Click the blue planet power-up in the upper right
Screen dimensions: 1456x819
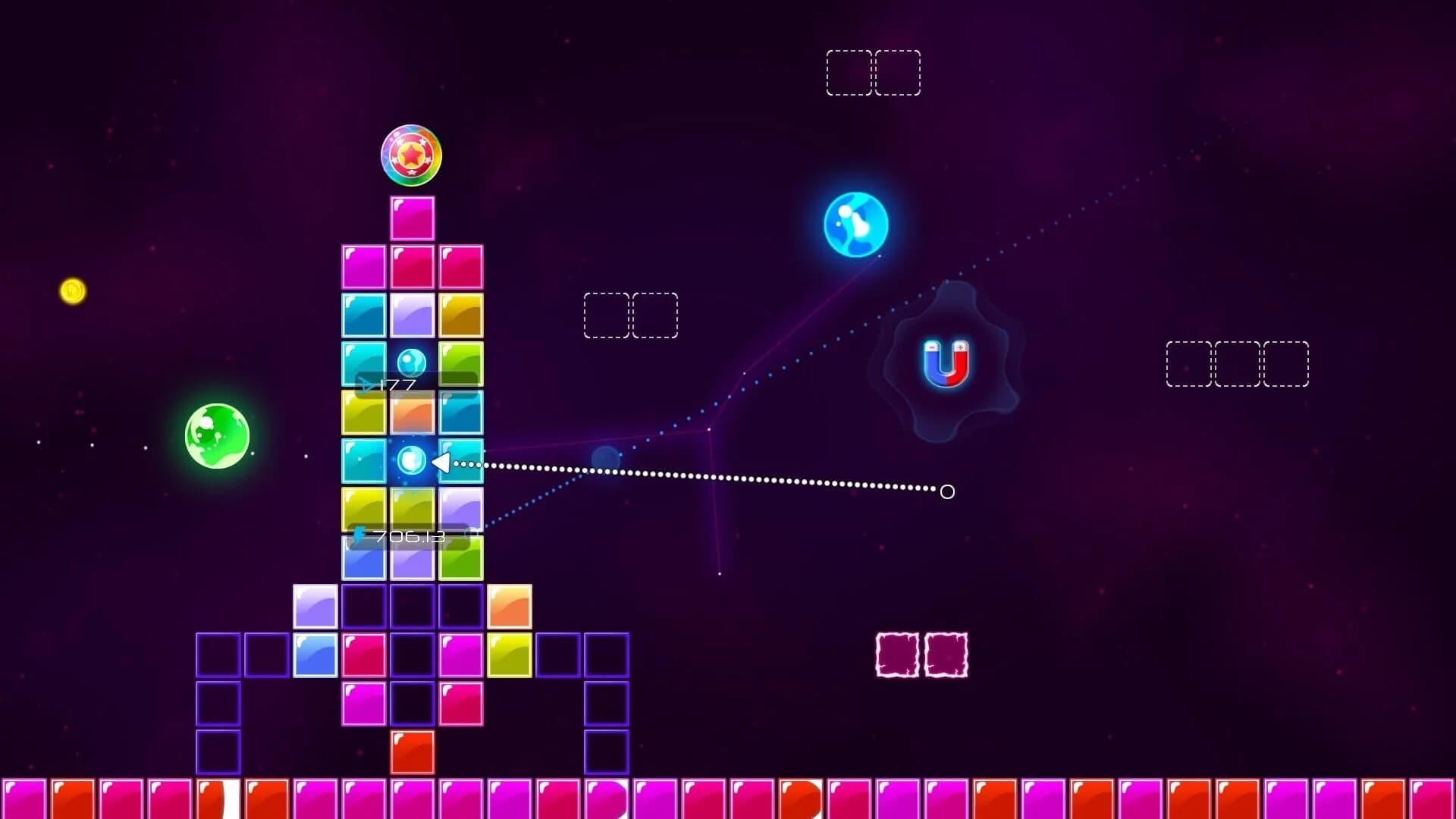click(855, 225)
